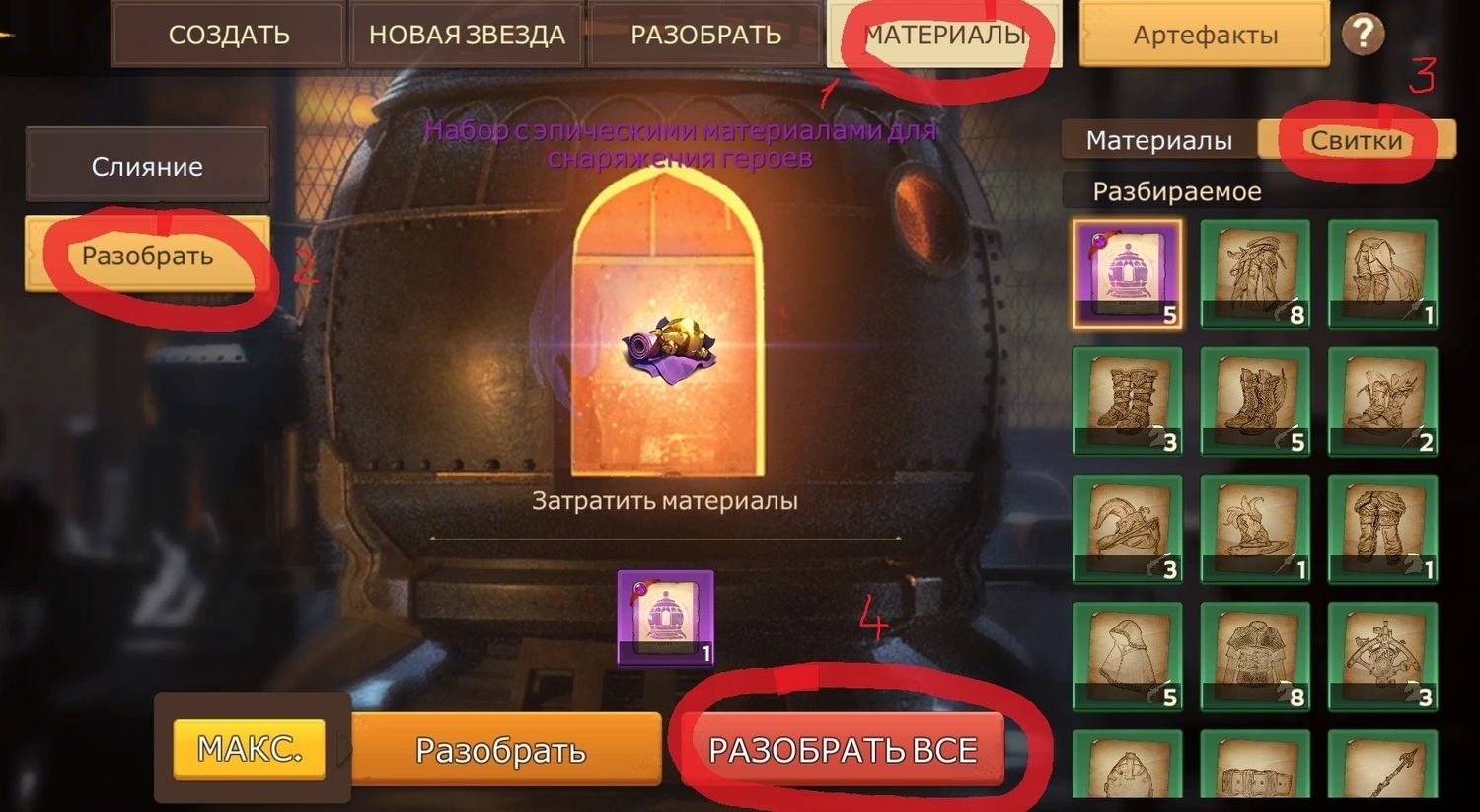Show the Свитки sub-tab
The width and height of the screenshot is (1480, 812).
[1356, 141]
